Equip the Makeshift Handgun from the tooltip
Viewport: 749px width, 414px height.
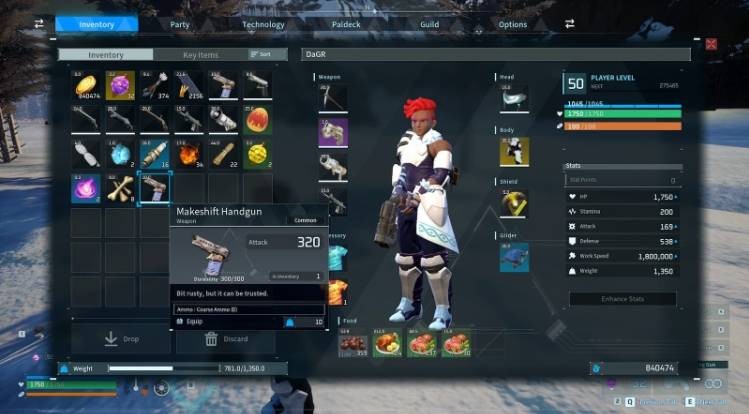tap(196, 322)
